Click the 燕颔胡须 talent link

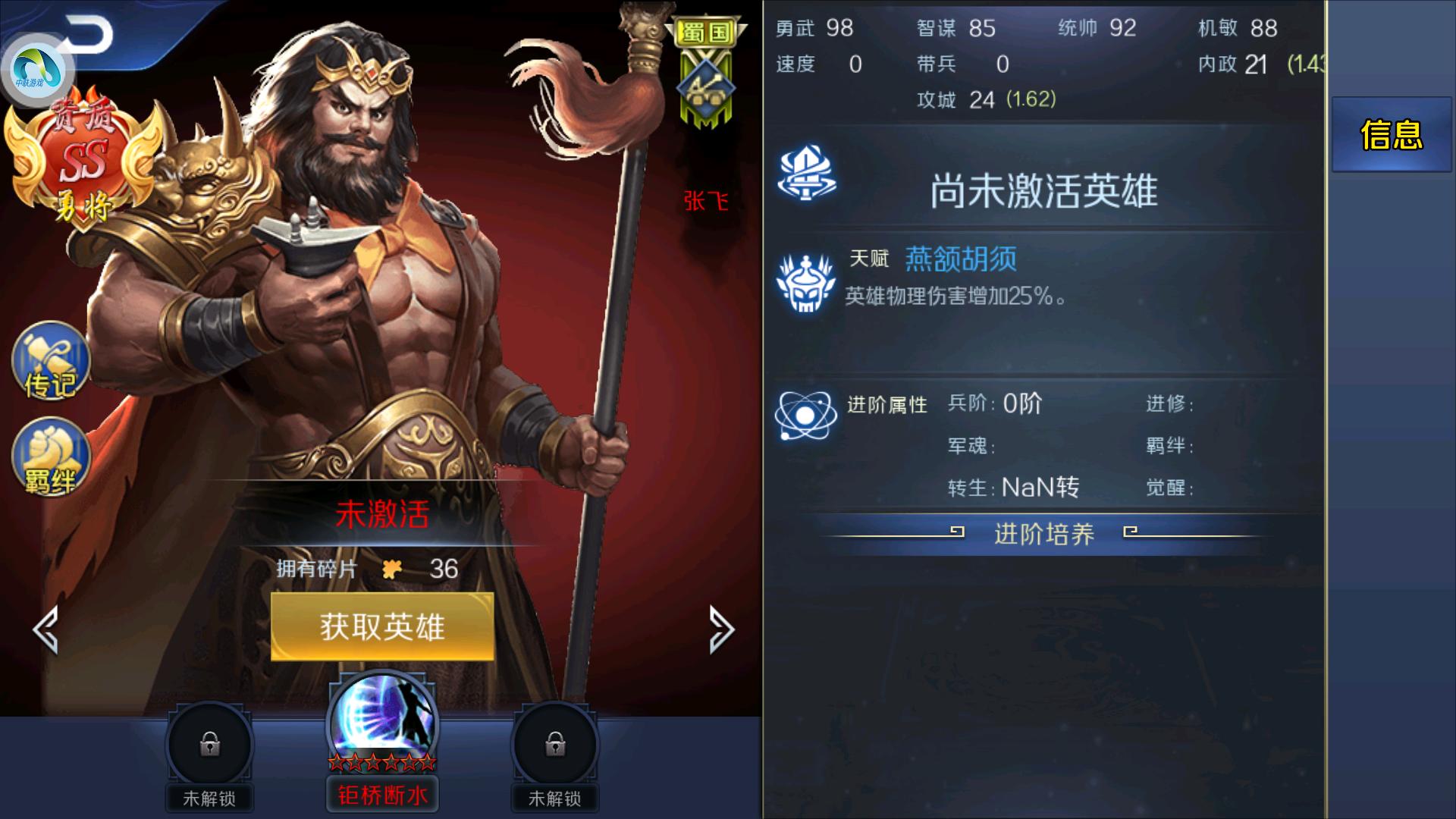[x=960, y=259]
